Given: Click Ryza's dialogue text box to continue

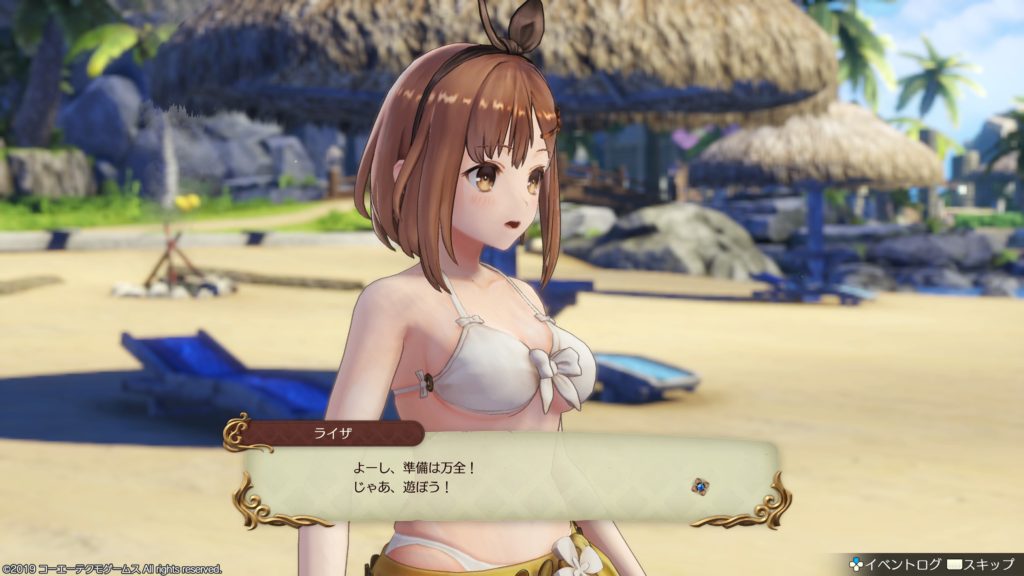Looking at the screenshot, I should point(510,481).
